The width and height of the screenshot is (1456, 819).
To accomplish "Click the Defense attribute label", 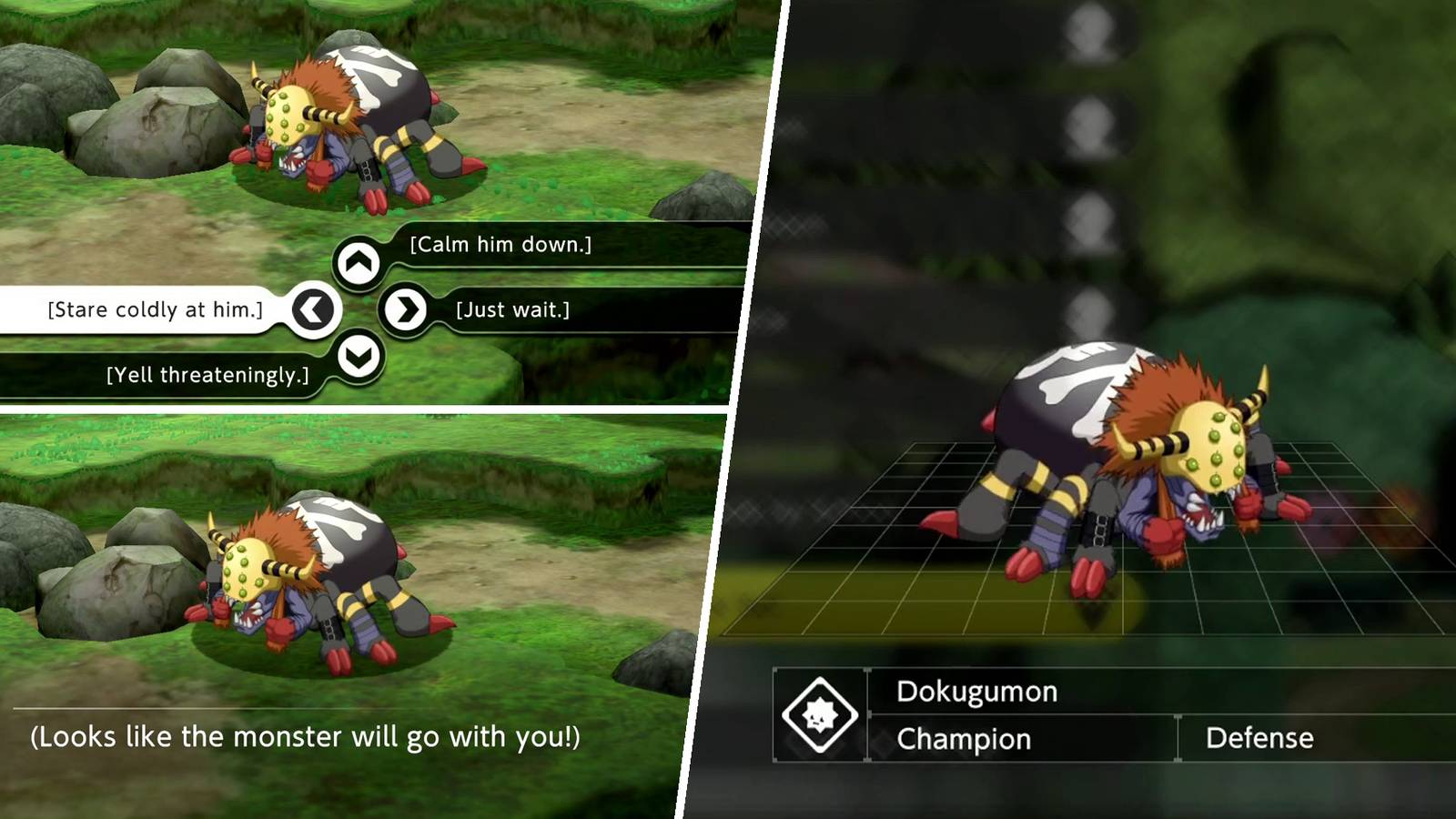I will (1260, 738).
